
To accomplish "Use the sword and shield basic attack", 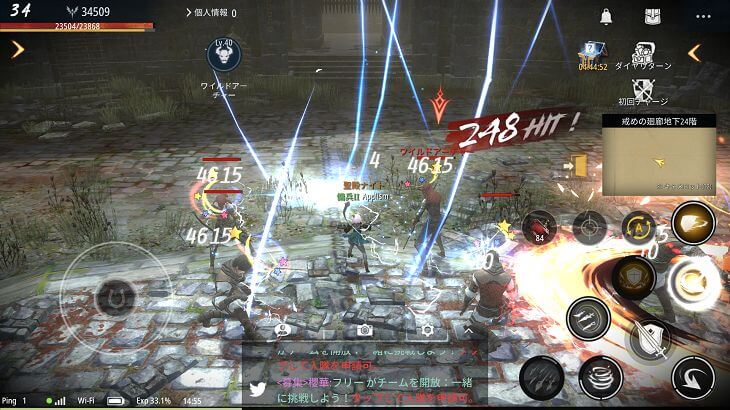I will (x=649, y=336).
